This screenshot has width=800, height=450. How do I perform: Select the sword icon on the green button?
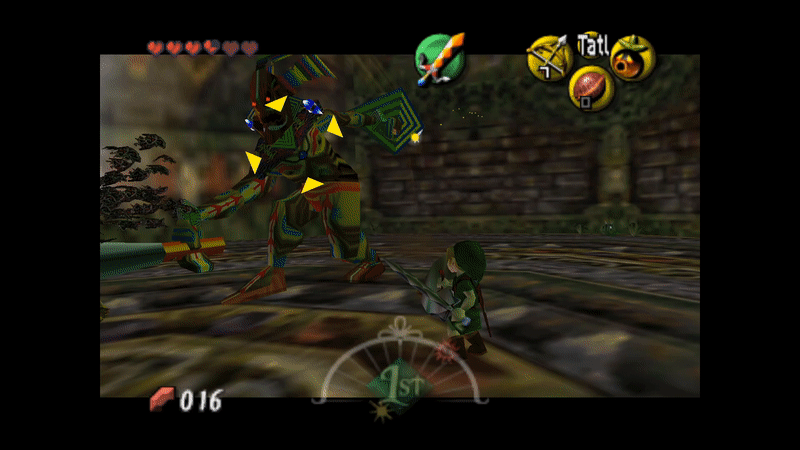point(440,57)
